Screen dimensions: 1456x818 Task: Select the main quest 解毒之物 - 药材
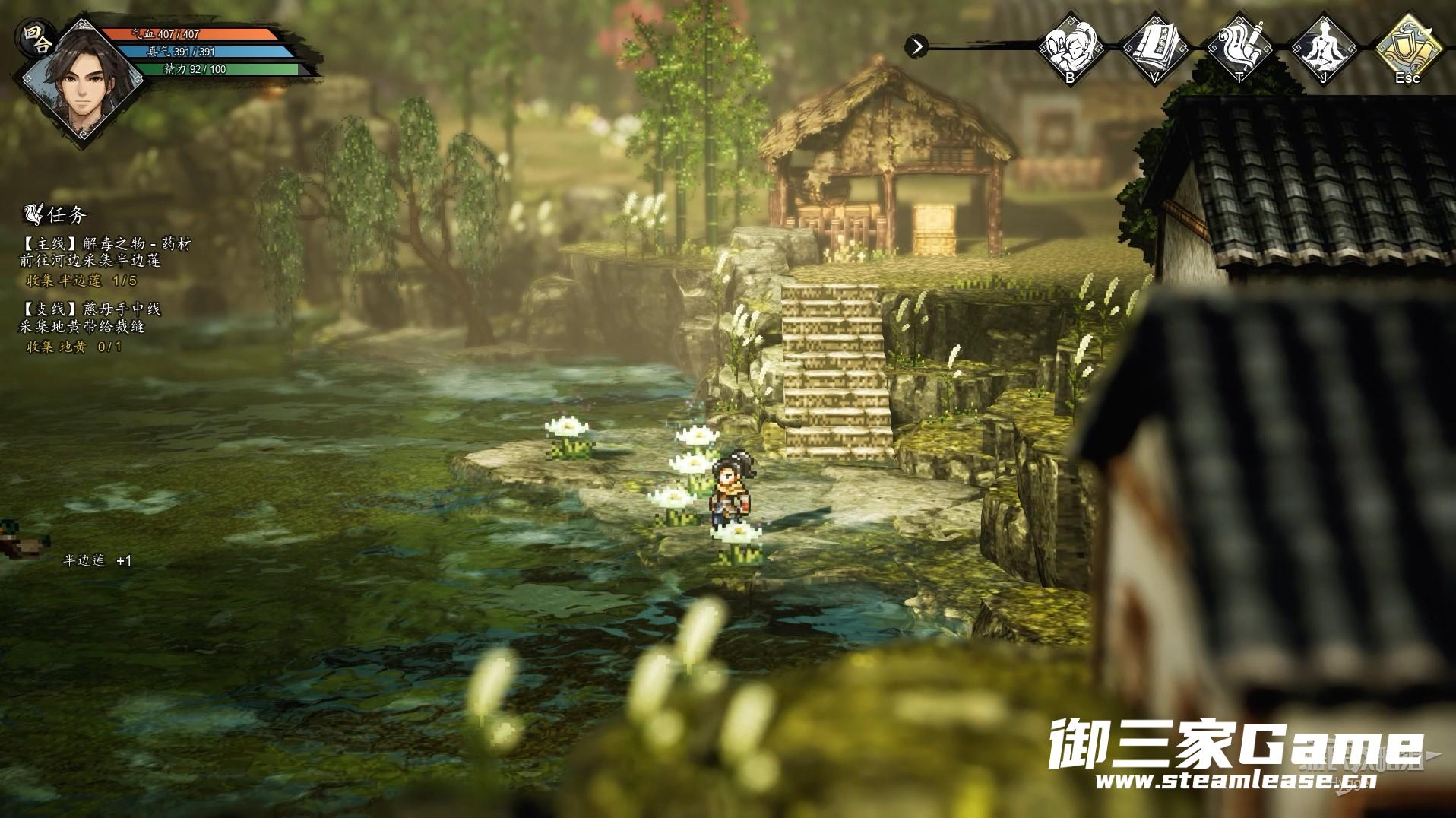[106, 244]
